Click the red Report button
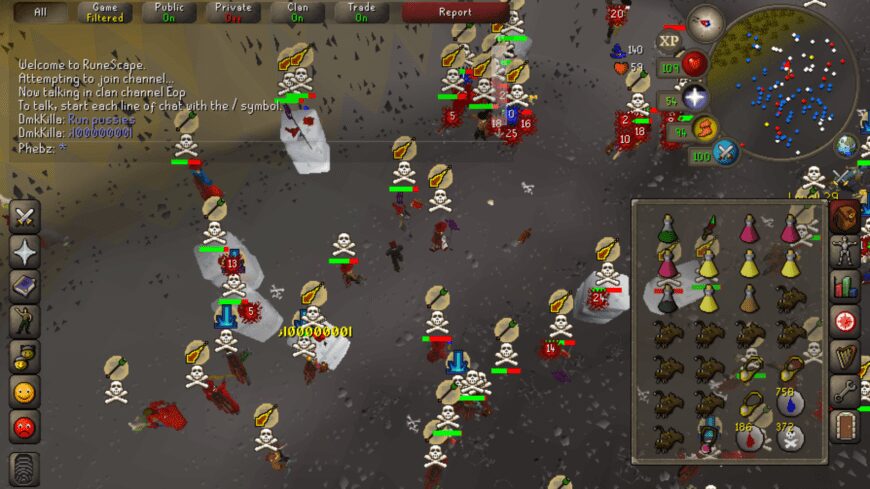 click(455, 13)
